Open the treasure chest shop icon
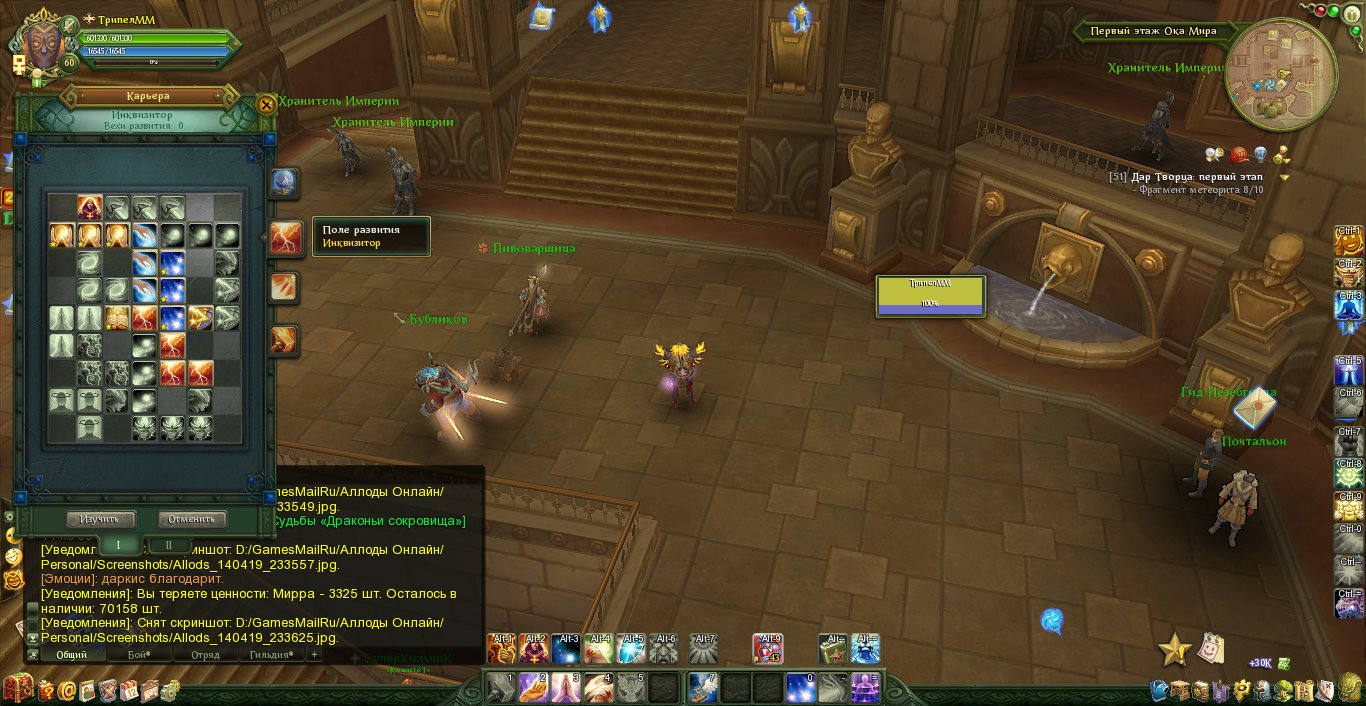This screenshot has height=706, width=1366. tap(17, 689)
